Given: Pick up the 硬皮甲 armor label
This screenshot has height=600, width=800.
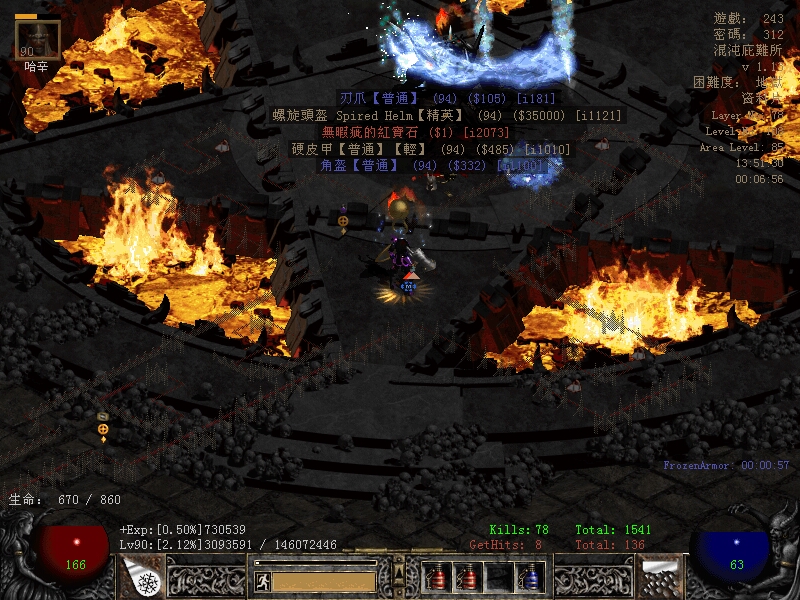Looking at the screenshot, I should 430,149.
